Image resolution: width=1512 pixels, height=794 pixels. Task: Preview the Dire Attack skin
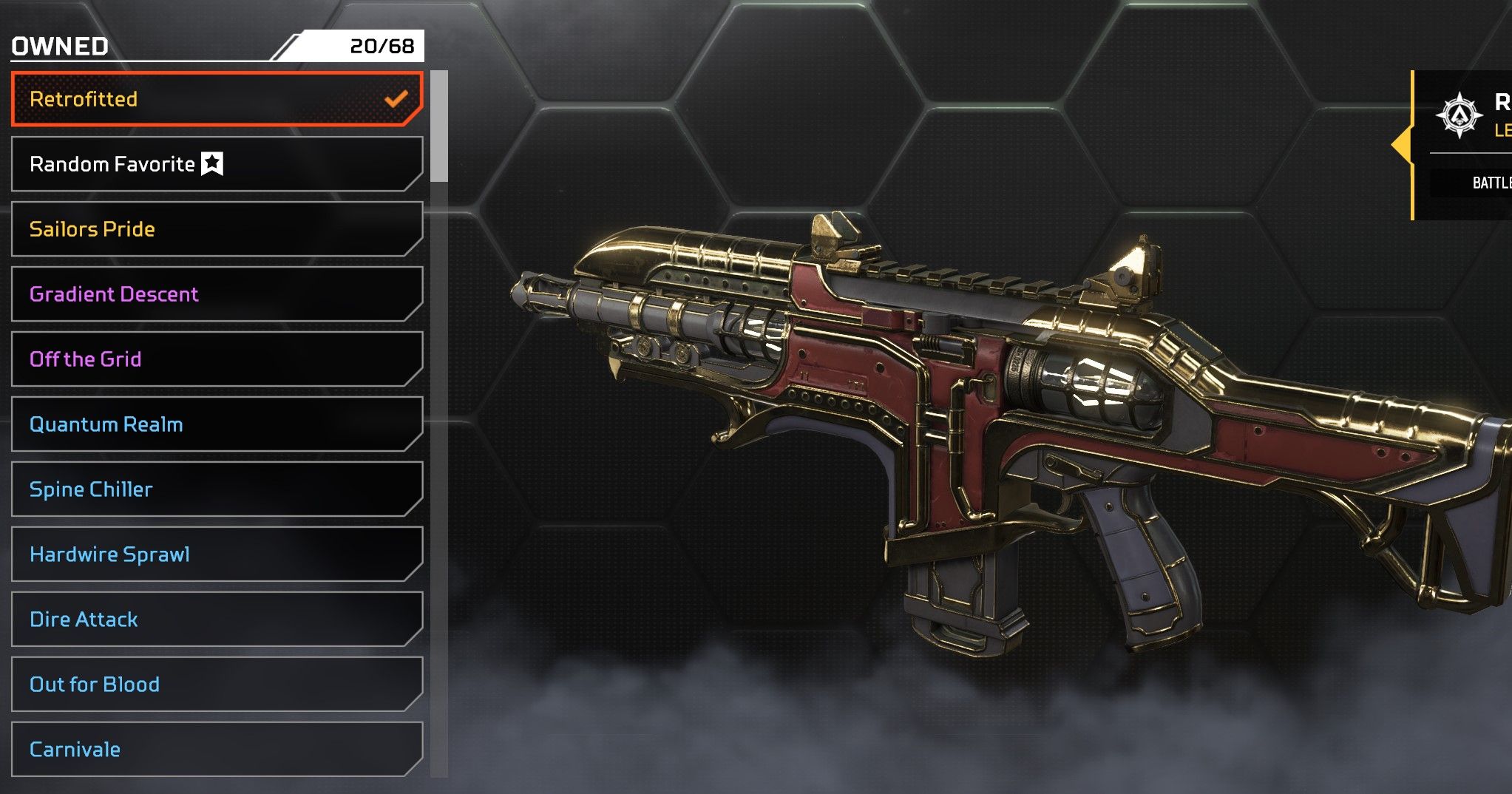coord(217,620)
